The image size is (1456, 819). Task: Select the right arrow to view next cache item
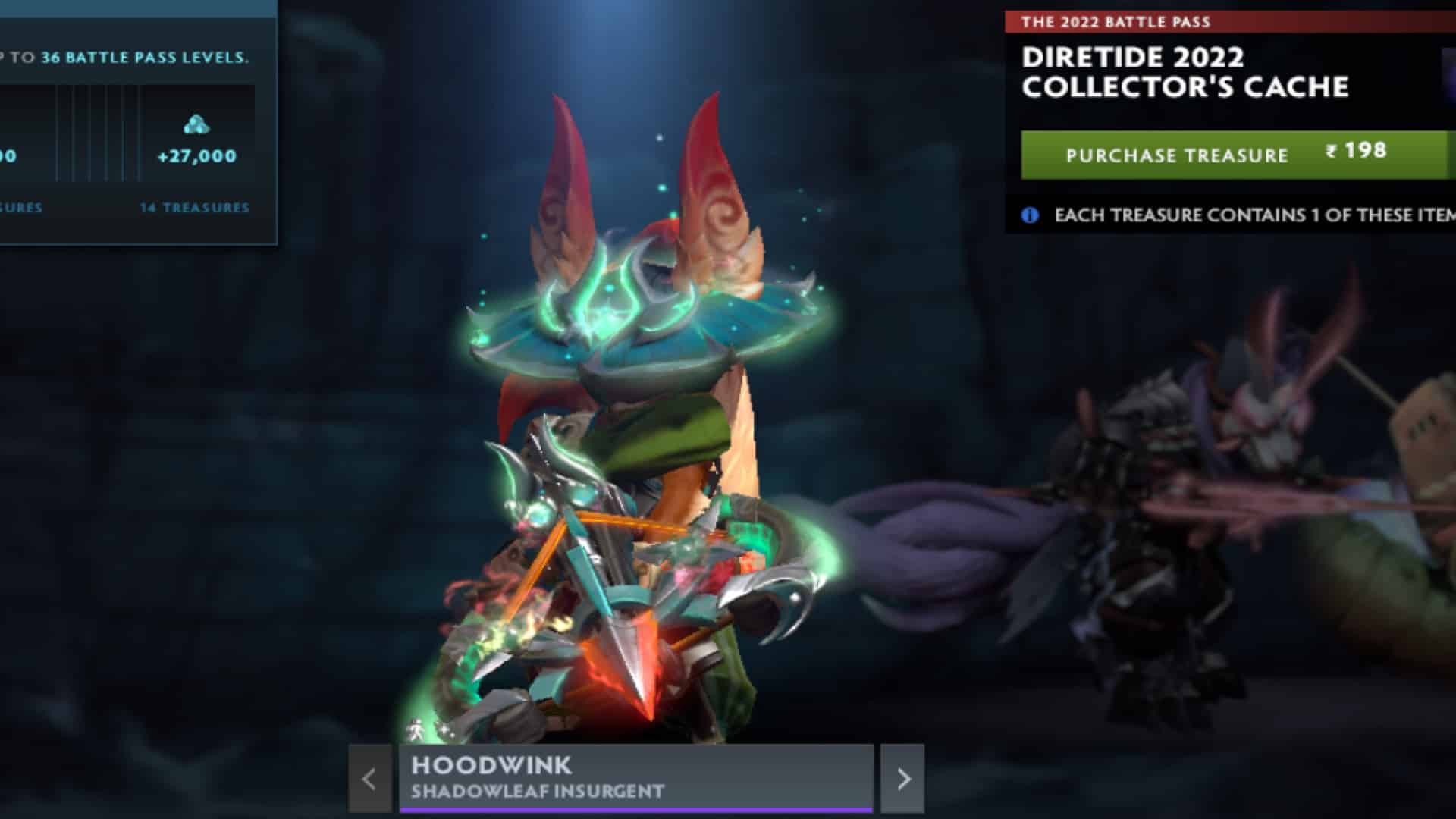pyautogui.click(x=905, y=779)
